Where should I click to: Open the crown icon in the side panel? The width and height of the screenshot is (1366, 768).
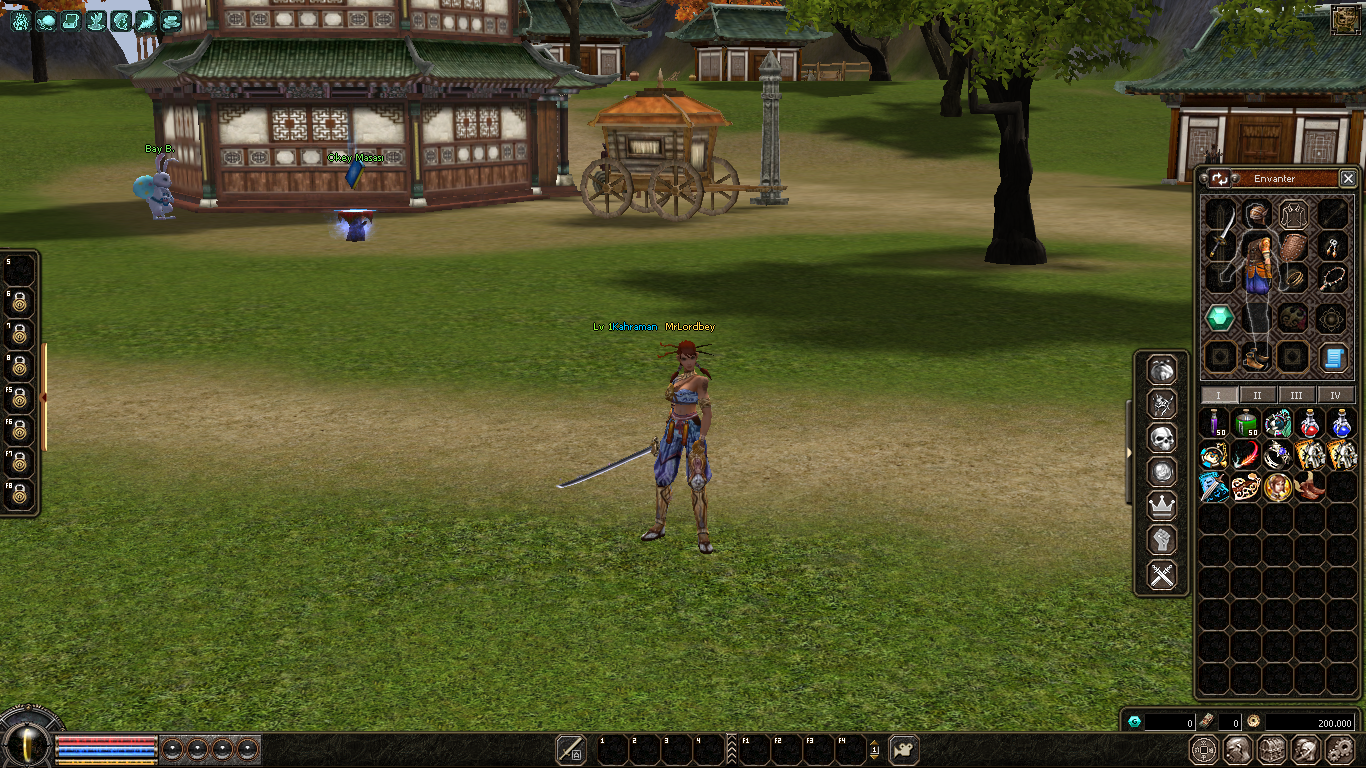[1161, 506]
